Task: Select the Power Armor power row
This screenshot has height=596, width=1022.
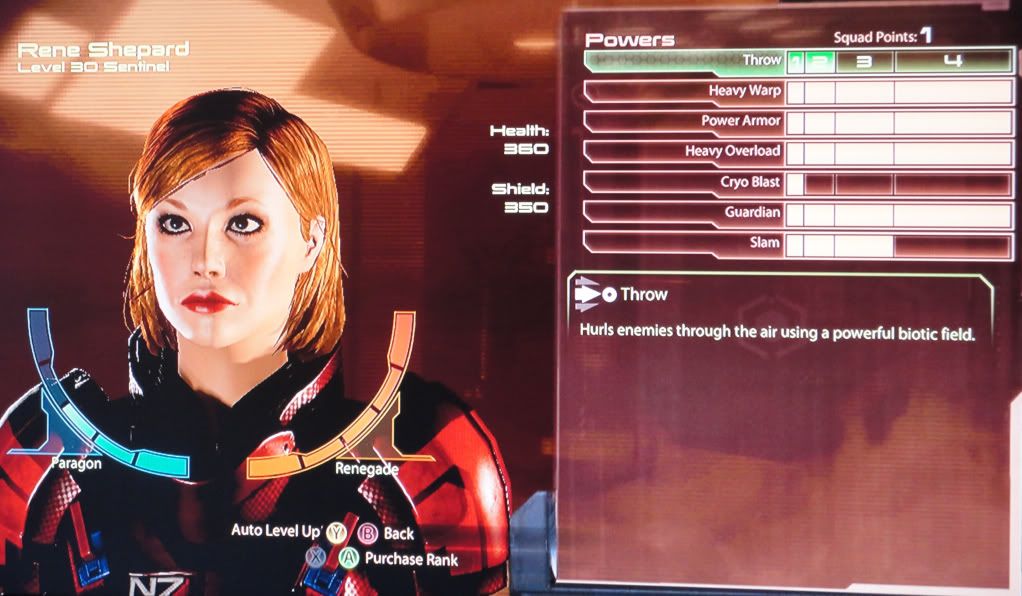Action: point(684,122)
